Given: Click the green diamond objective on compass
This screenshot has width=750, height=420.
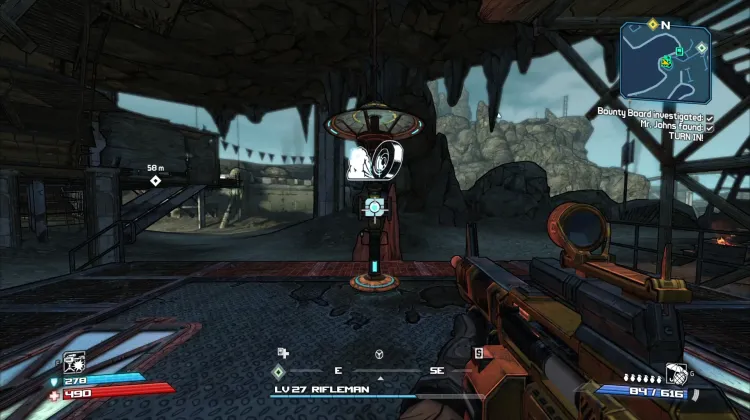Looking at the screenshot, I should [x=278, y=371].
